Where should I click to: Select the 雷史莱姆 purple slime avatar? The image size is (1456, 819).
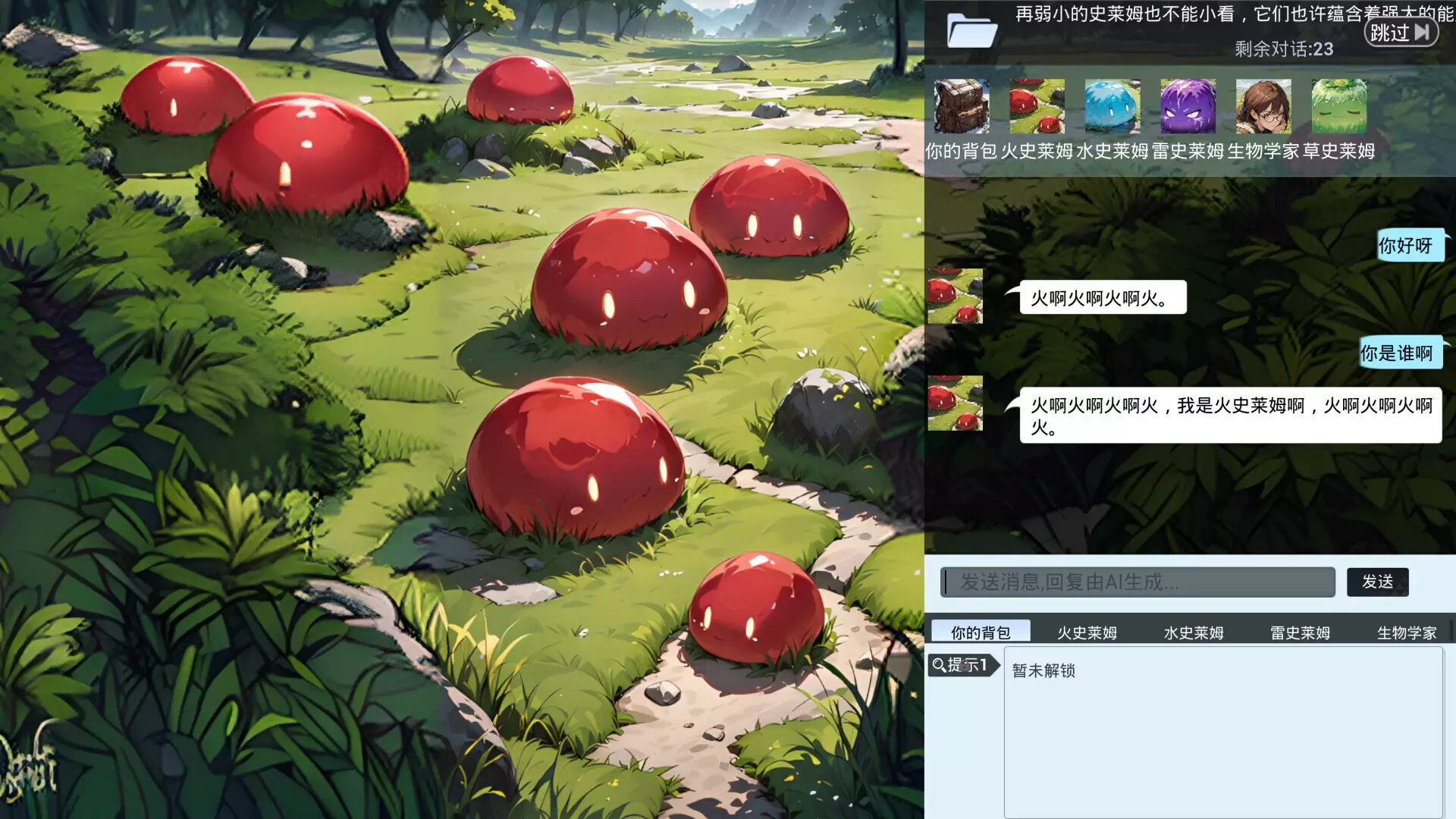(1187, 107)
